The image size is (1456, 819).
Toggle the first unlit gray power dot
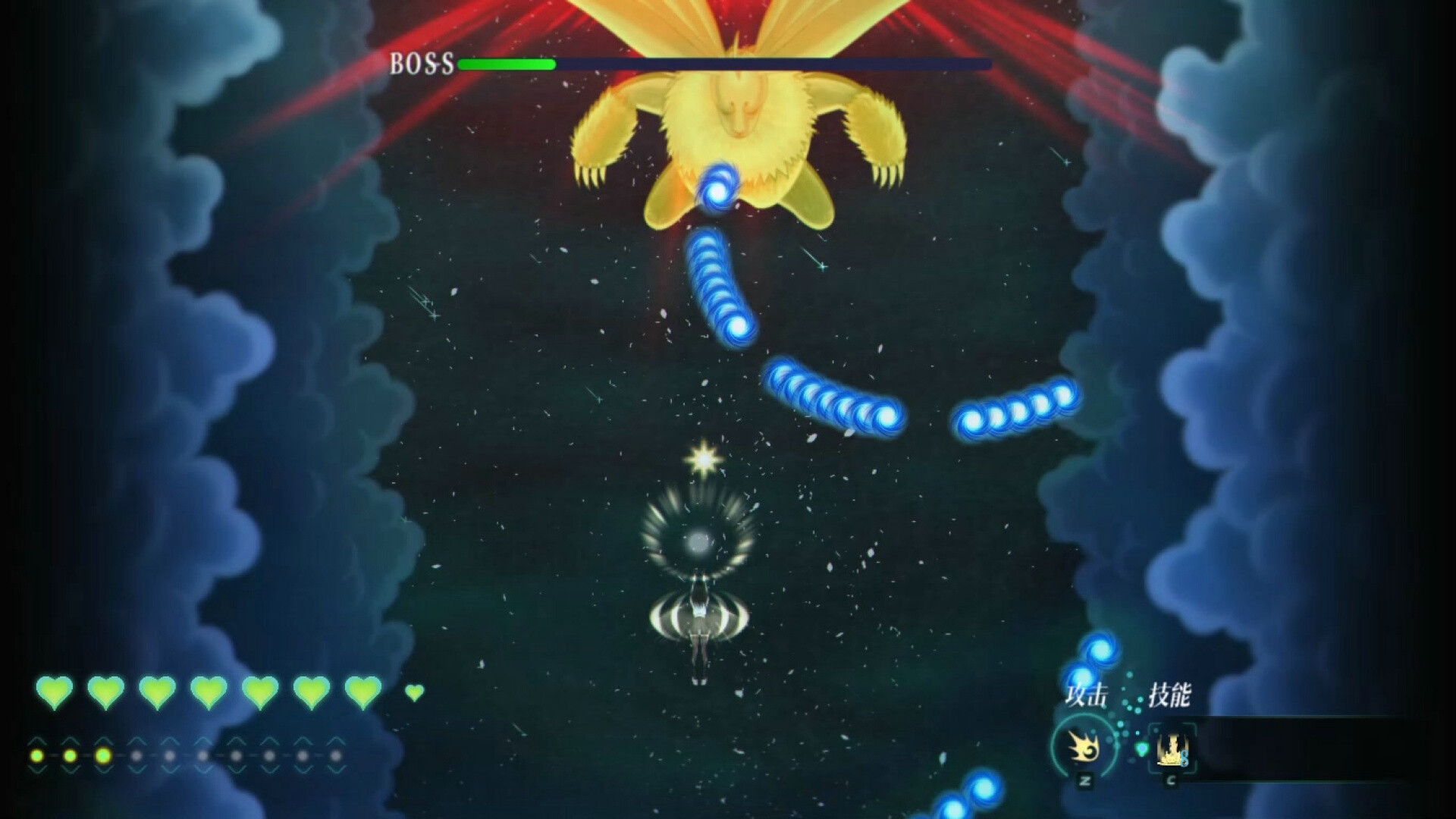(x=136, y=755)
